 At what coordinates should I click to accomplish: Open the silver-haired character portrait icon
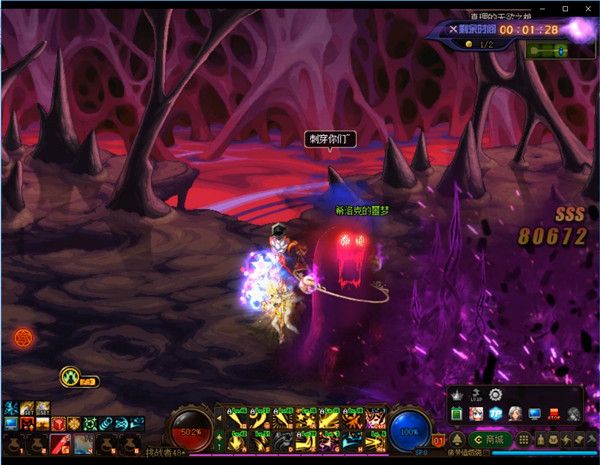[x=514, y=413]
